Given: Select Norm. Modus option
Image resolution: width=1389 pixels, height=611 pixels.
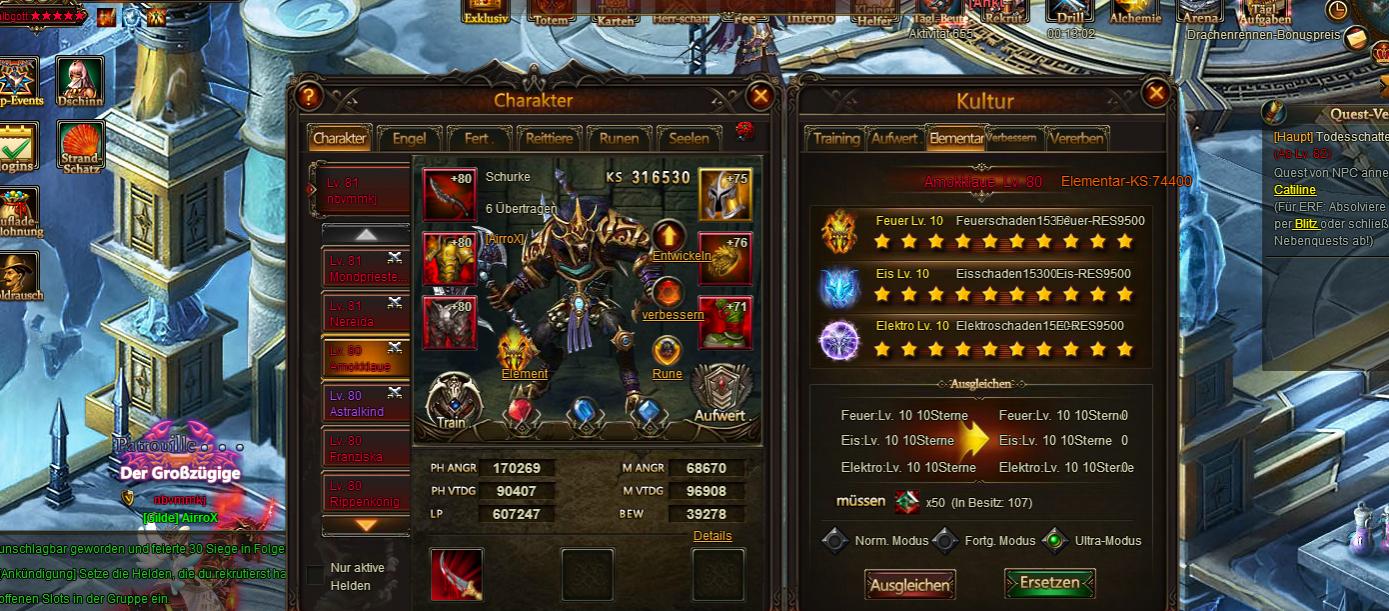Looking at the screenshot, I should coord(836,541).
